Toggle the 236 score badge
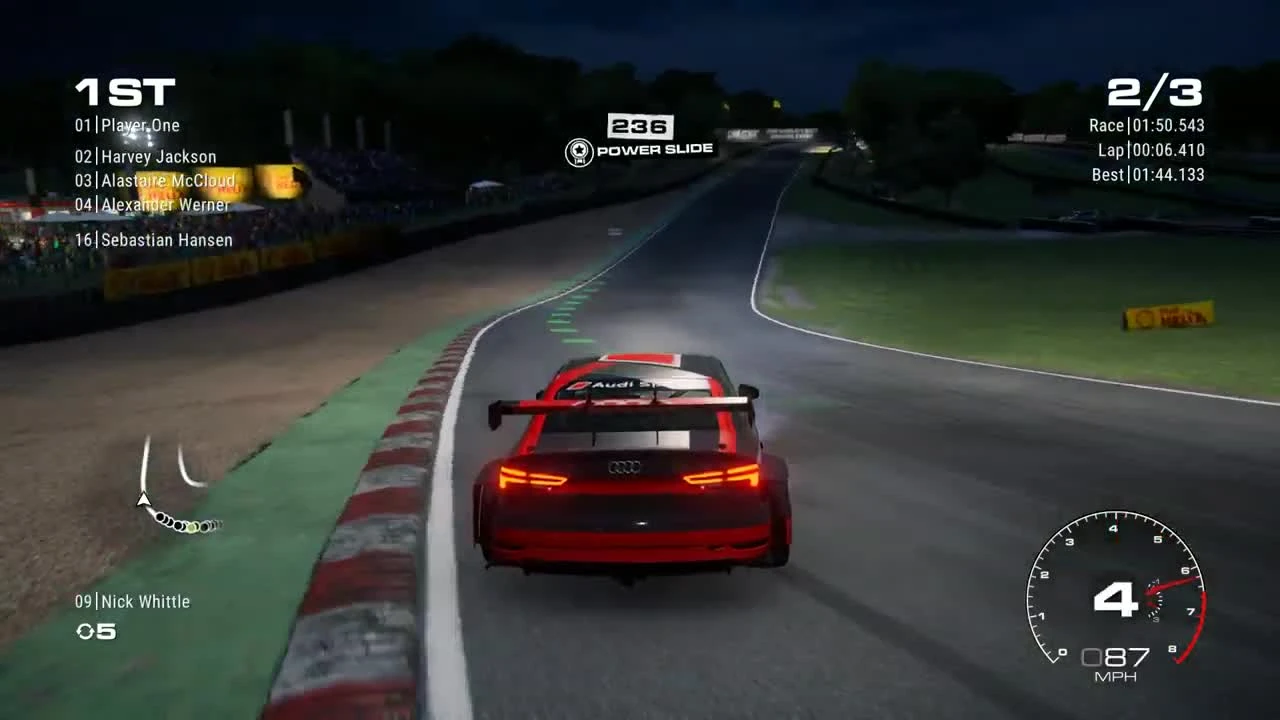This screenshot has height=720, width=1280. (x=641, y=127)
